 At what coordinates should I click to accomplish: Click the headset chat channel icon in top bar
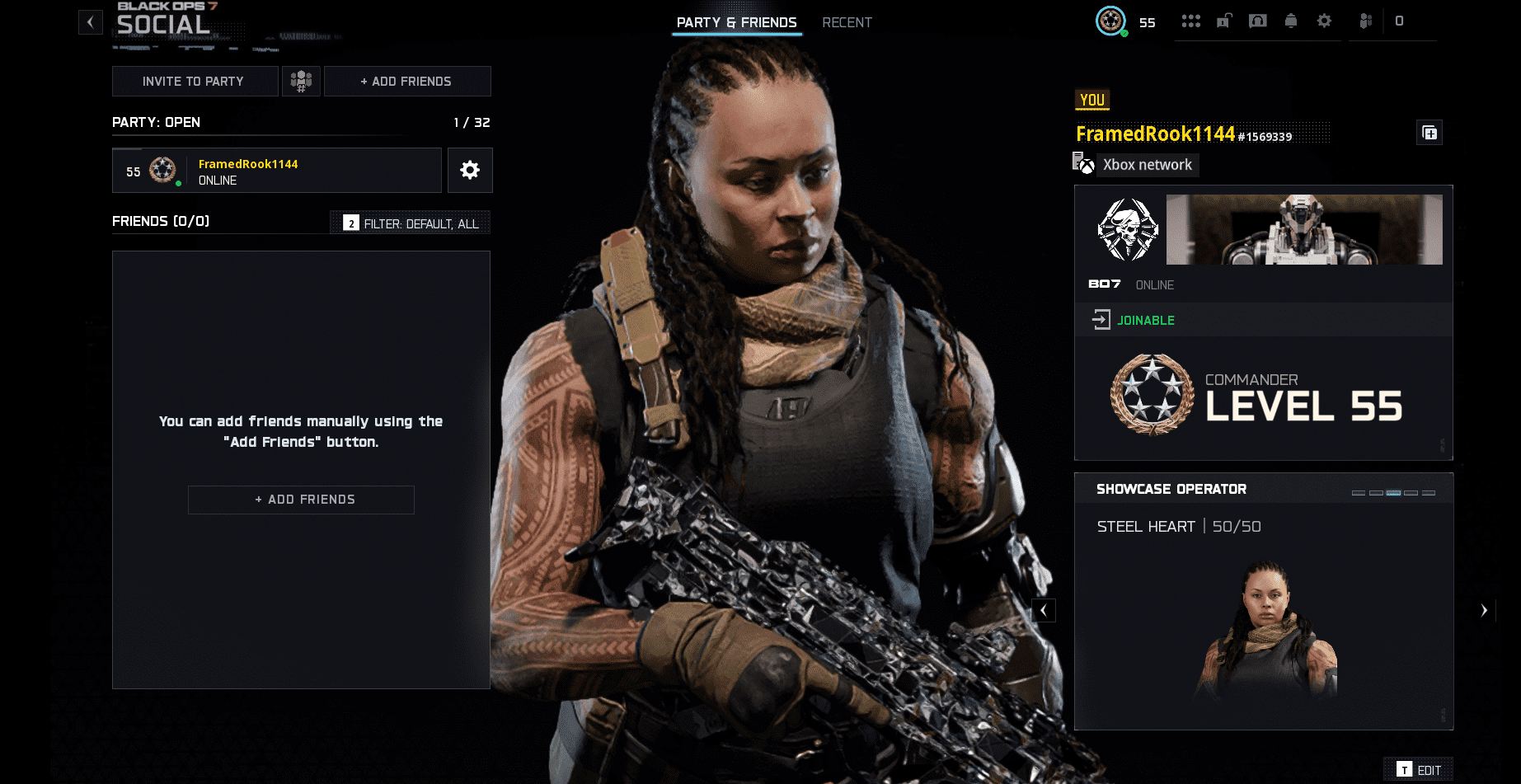click(x=1257, y=21)
